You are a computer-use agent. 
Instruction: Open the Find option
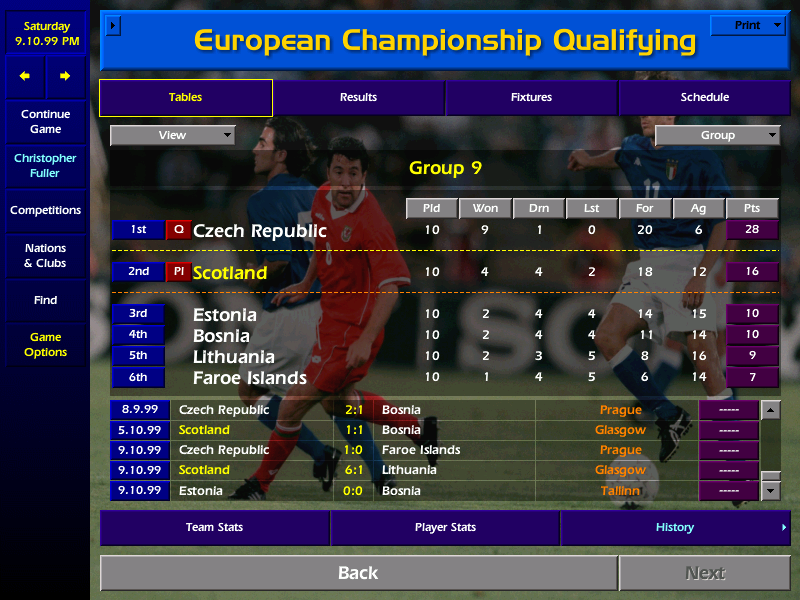[45, 300]
